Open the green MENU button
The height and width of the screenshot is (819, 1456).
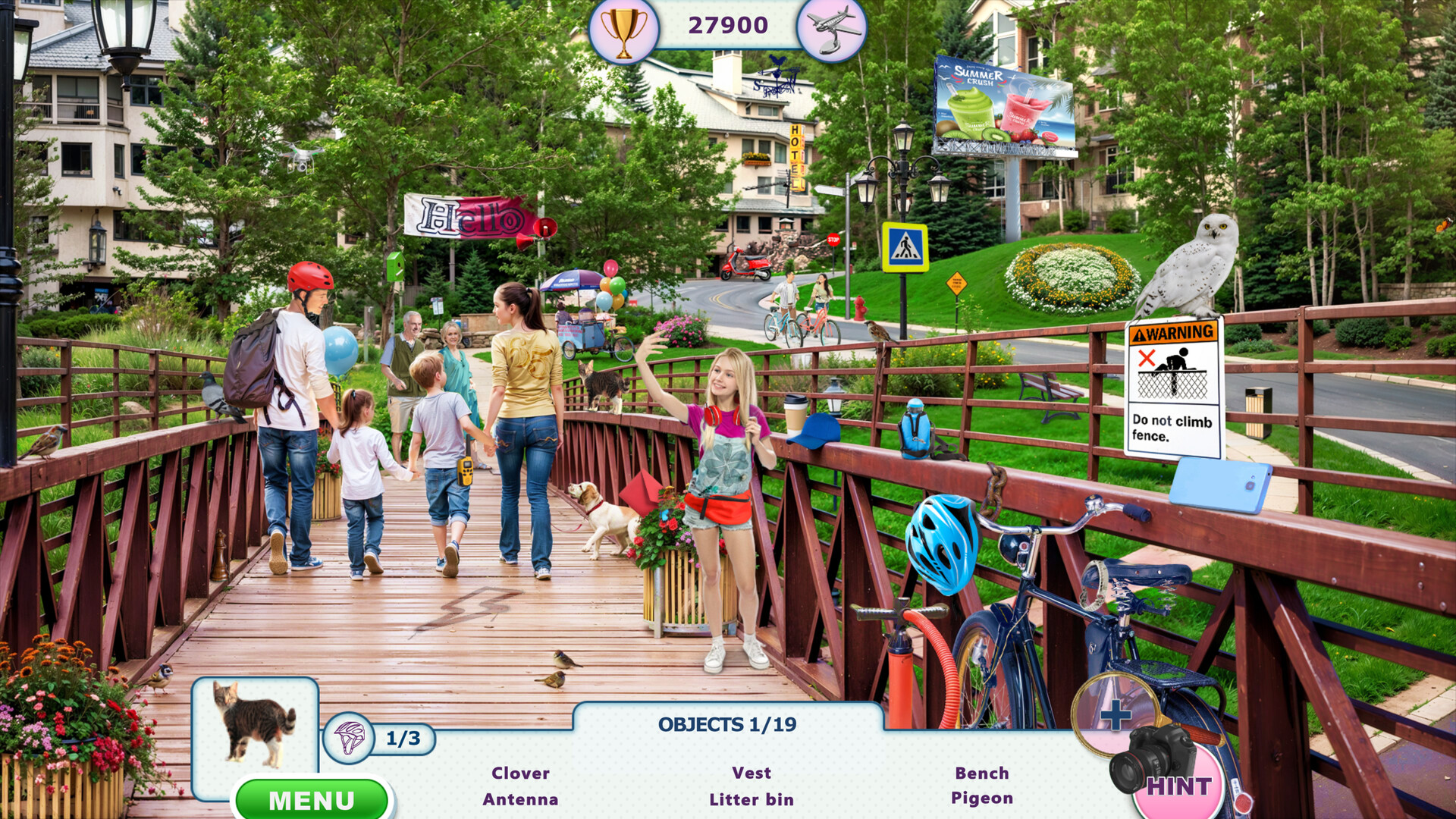[x=312, y=800]
